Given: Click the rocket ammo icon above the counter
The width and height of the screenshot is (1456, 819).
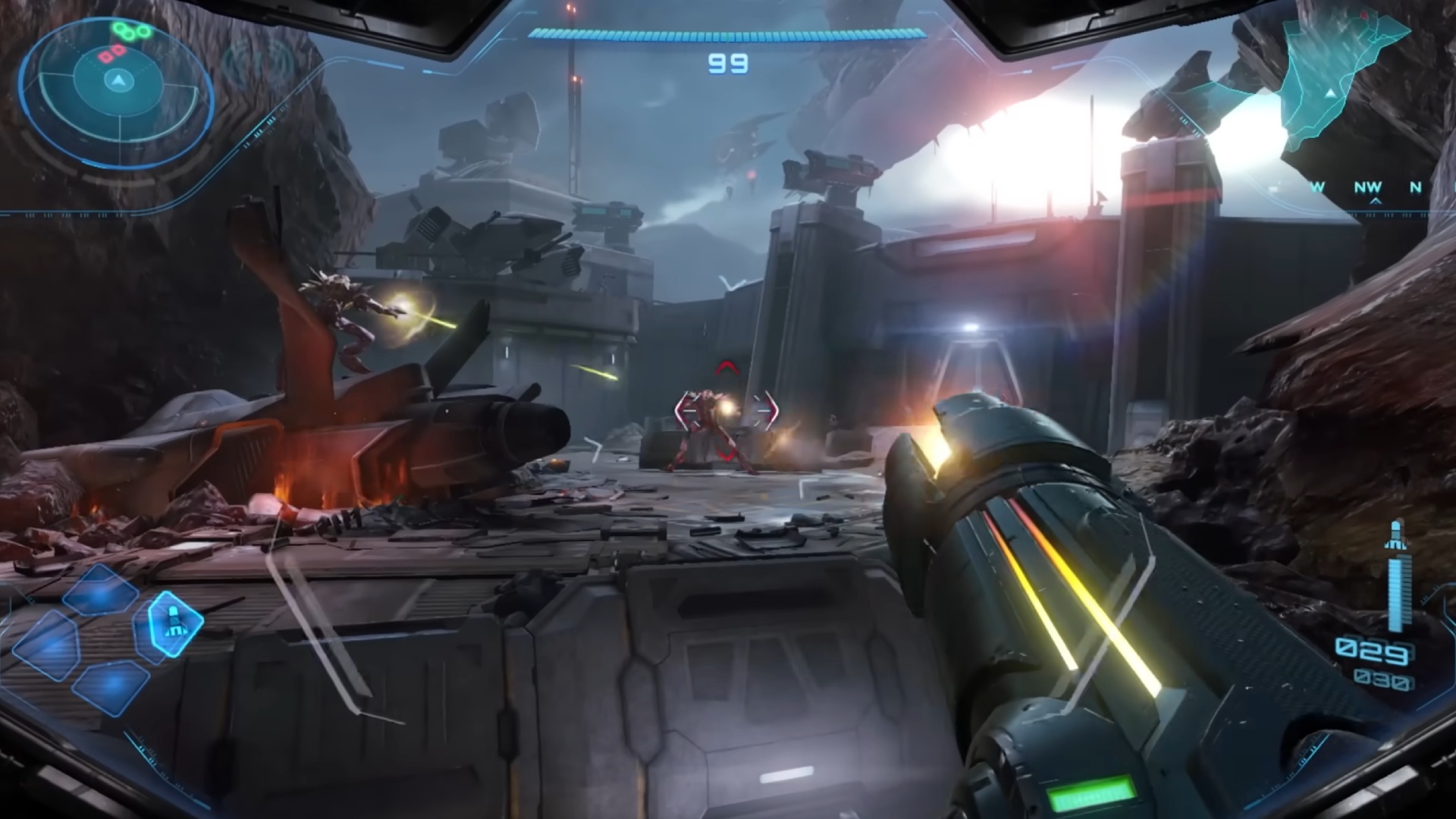Looking at the screenshot, I should pyautogui.click(x=1397, y=535).
